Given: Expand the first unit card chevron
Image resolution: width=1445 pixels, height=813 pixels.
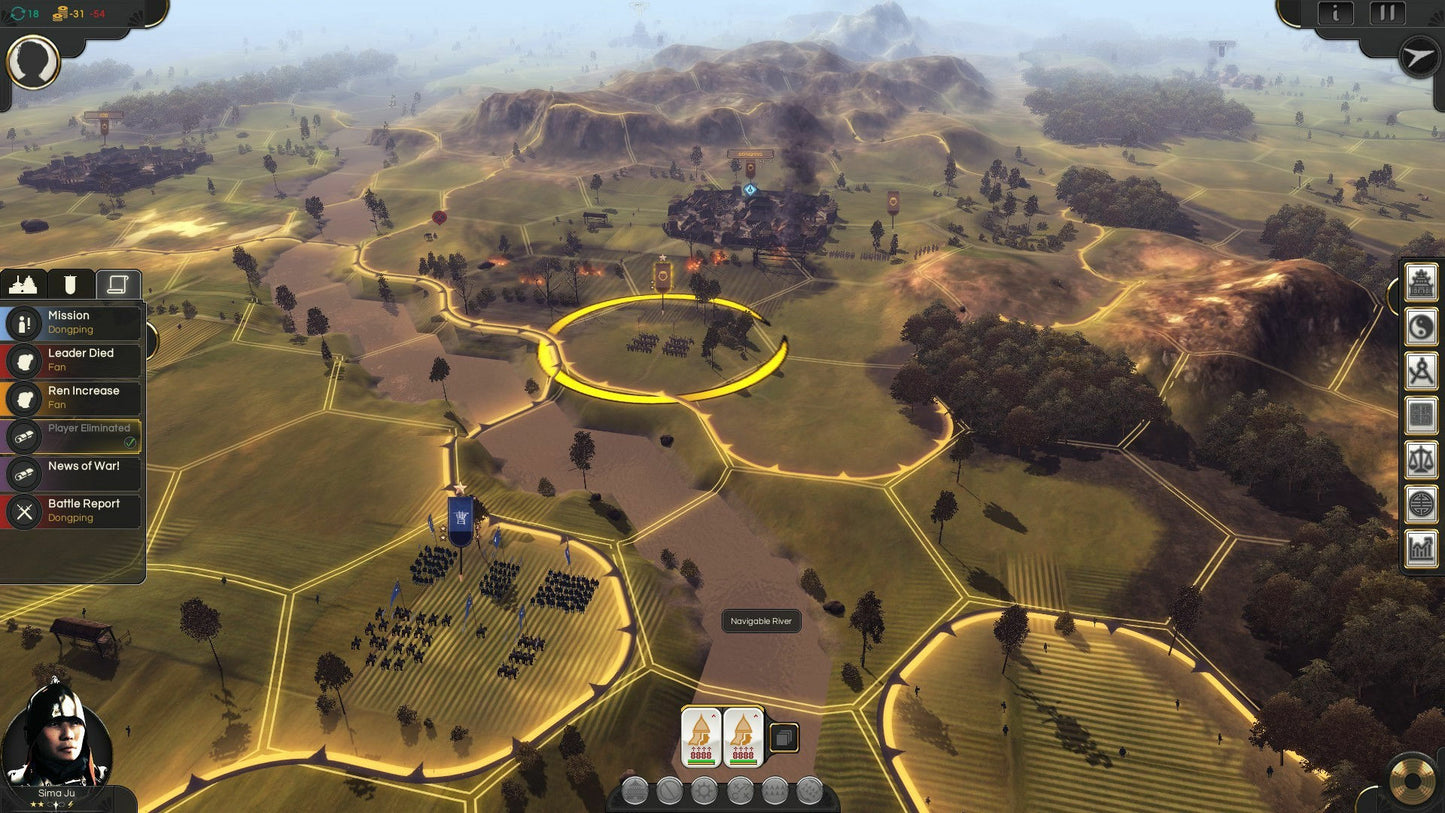Looking at the screenshot, I should [x=713, y=715].
